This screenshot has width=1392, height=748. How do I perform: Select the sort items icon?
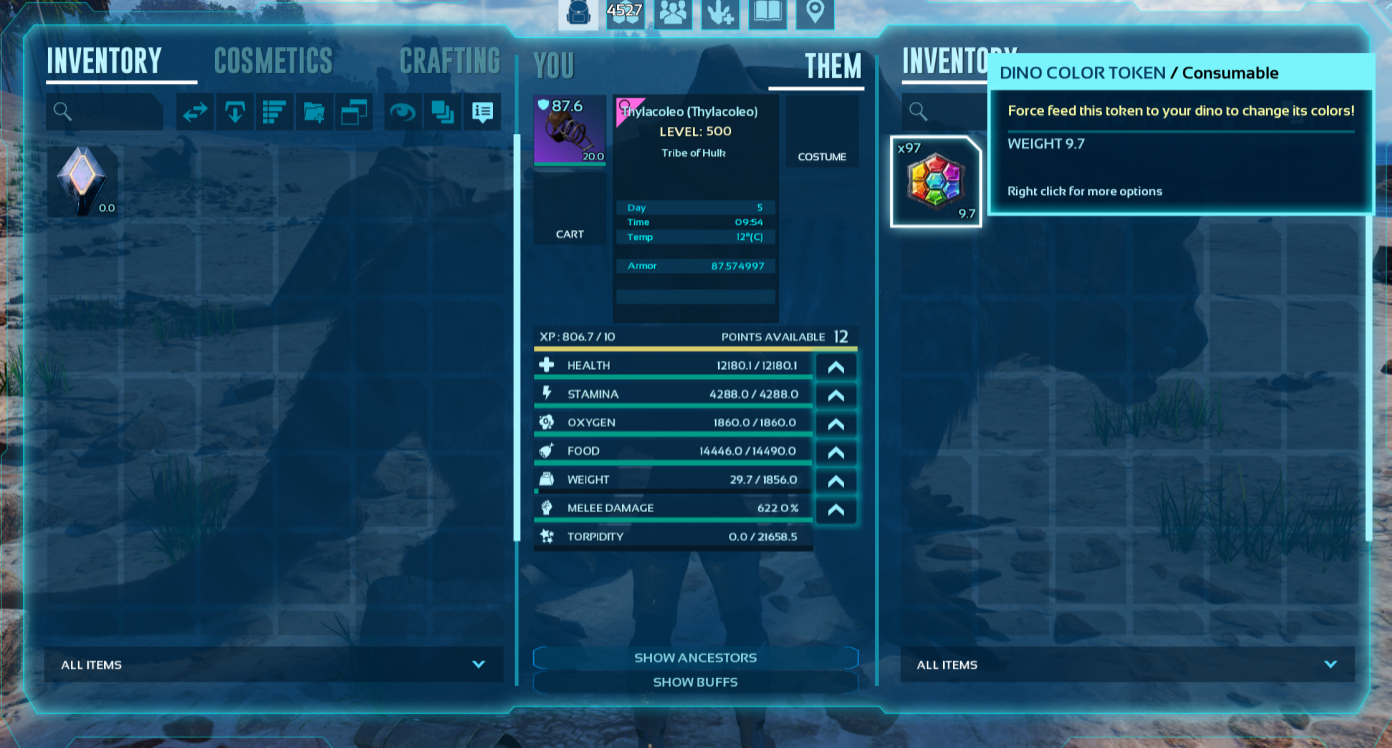click(275, 112)
